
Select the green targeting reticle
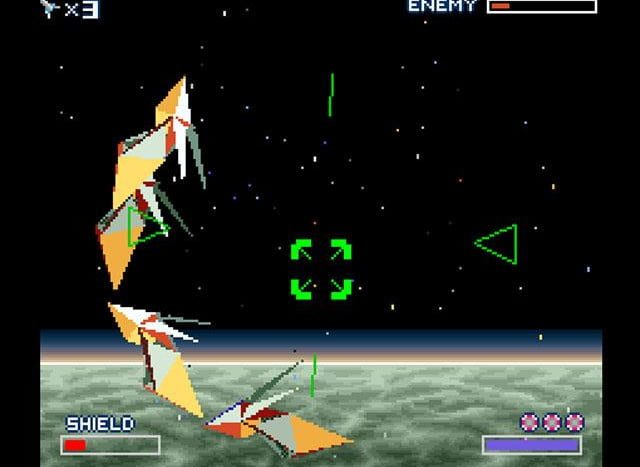[x=321, y=269]
